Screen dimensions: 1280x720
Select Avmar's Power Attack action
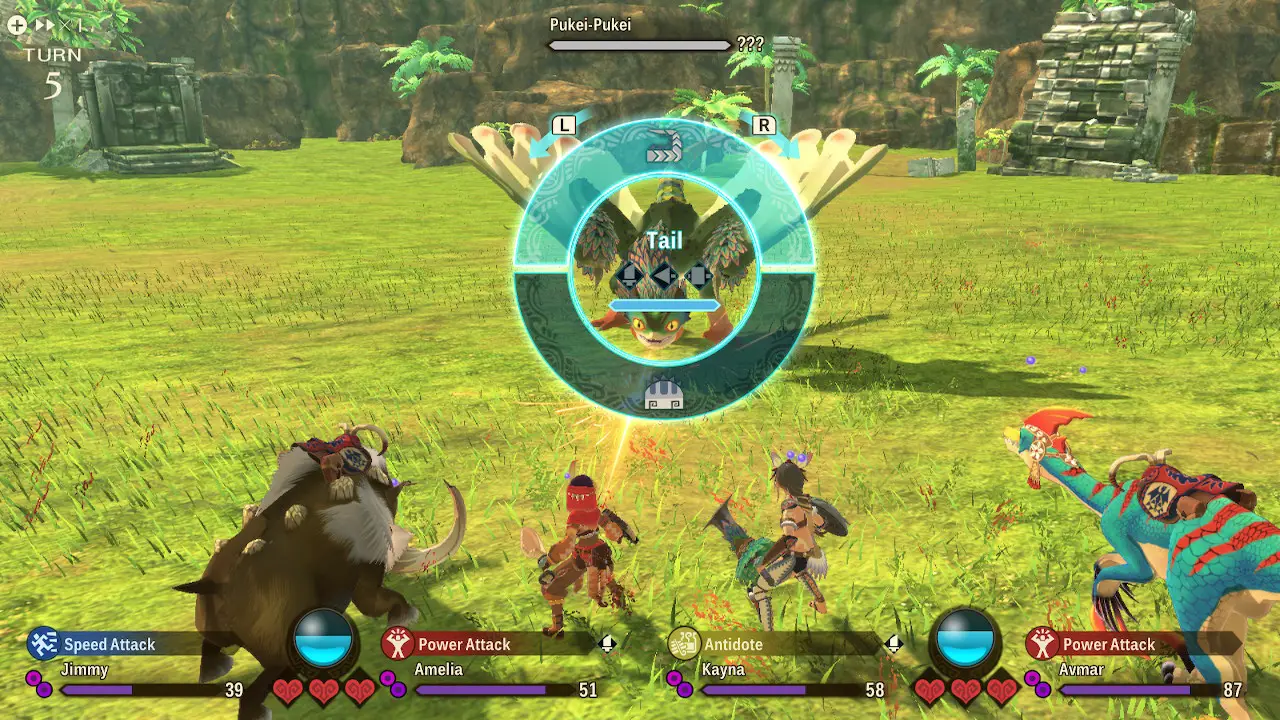click(x=1108, y=645)
